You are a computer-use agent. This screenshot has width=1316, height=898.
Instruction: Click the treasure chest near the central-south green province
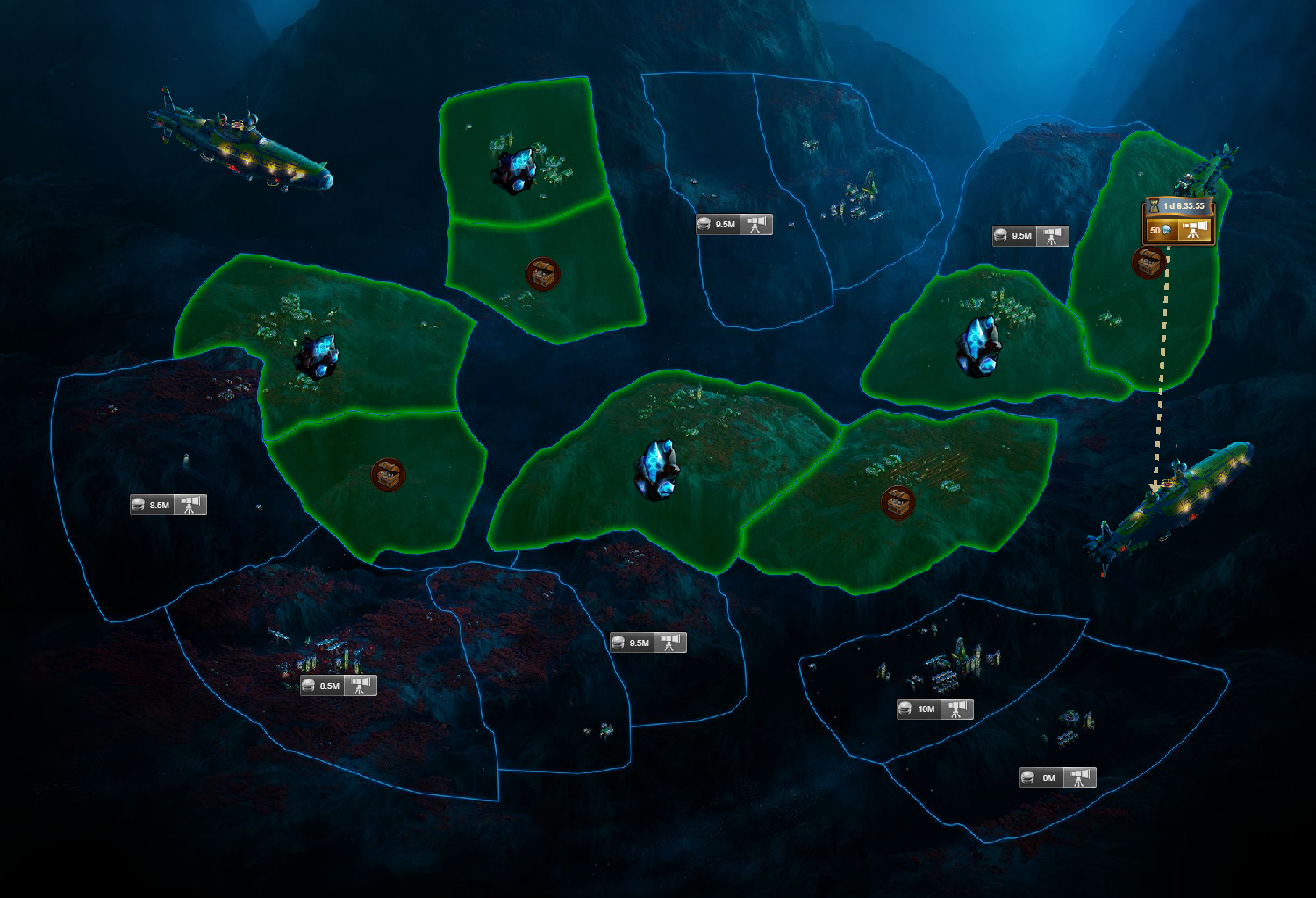tap(897, 501)
